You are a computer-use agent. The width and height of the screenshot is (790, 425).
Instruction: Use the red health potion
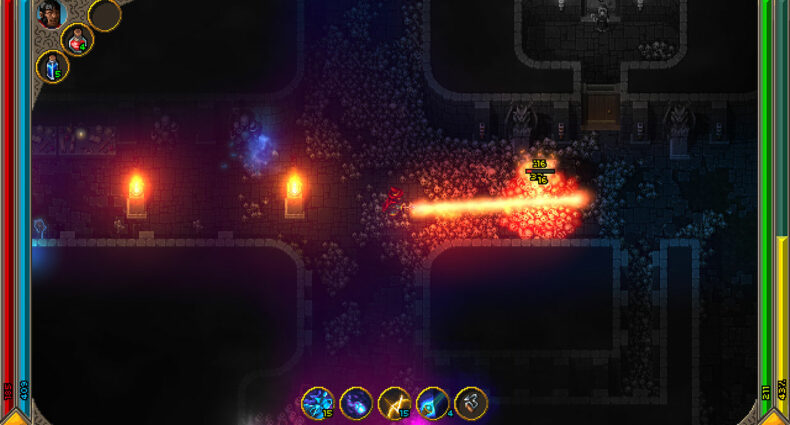point(77,40)
